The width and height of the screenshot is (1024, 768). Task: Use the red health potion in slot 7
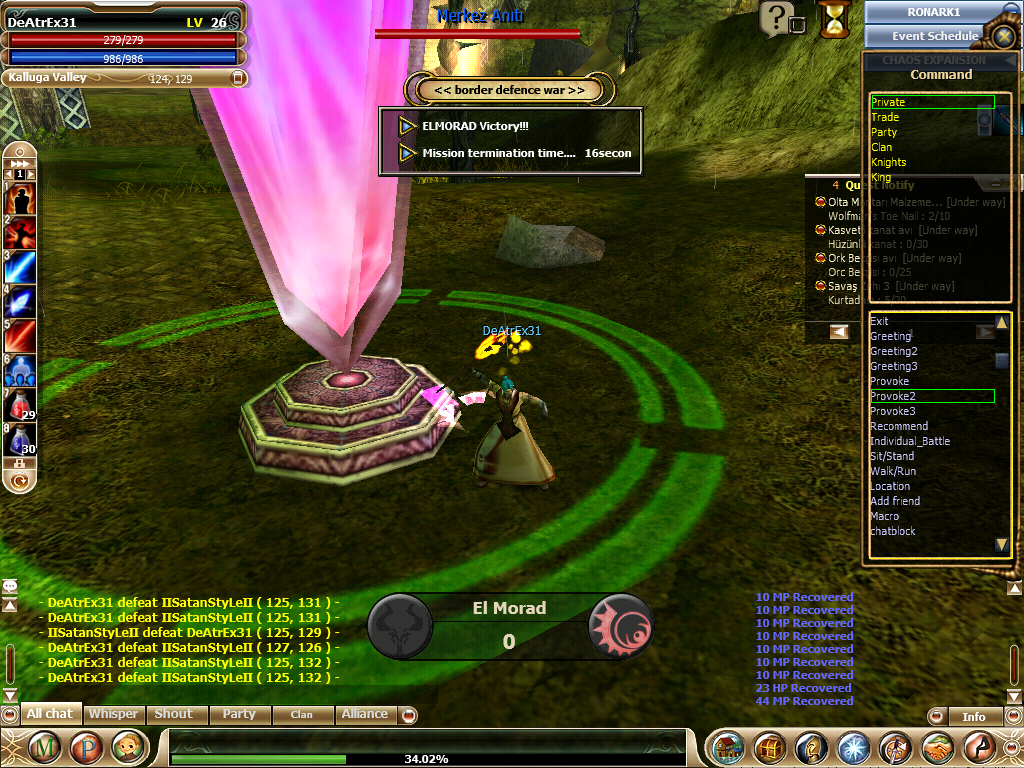tap(20, 406)
